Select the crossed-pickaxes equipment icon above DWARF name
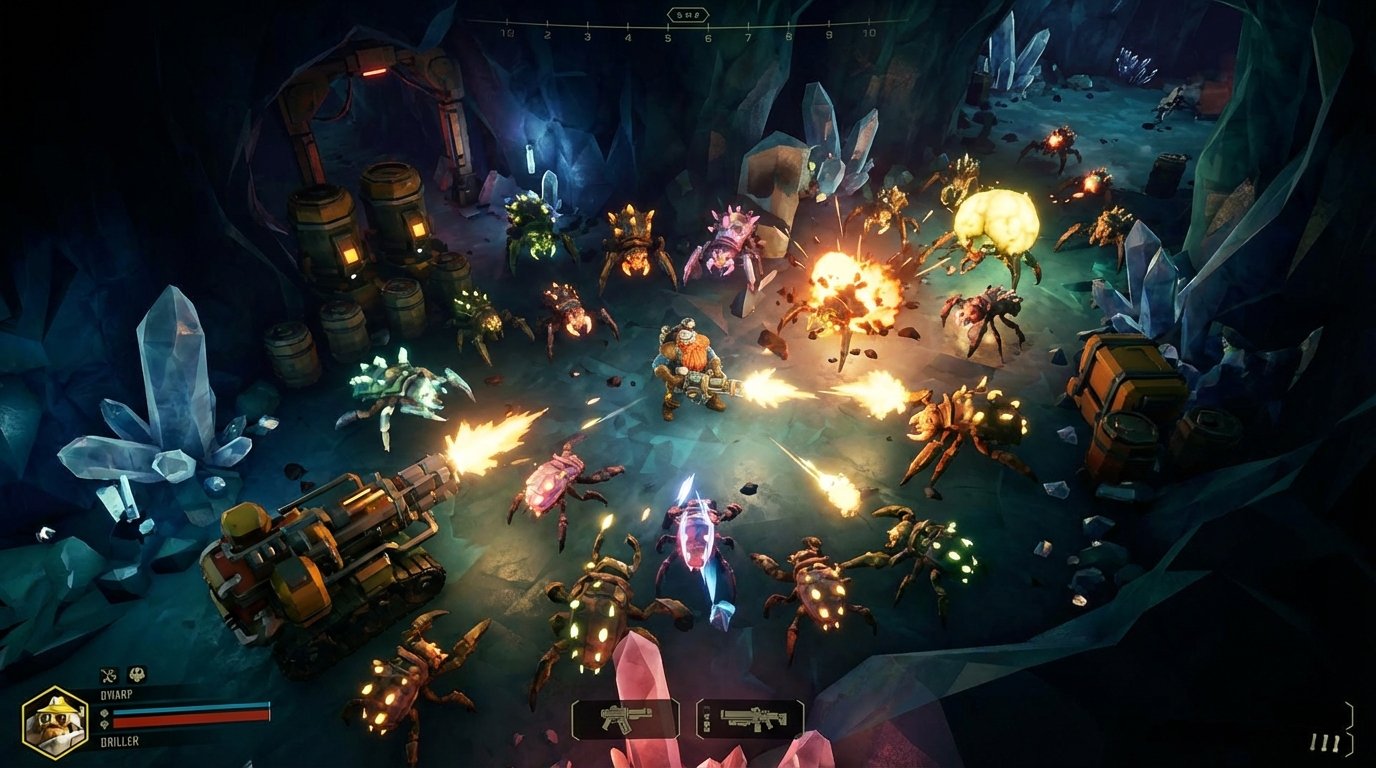 pyautogui.click(x=109, y=675)
